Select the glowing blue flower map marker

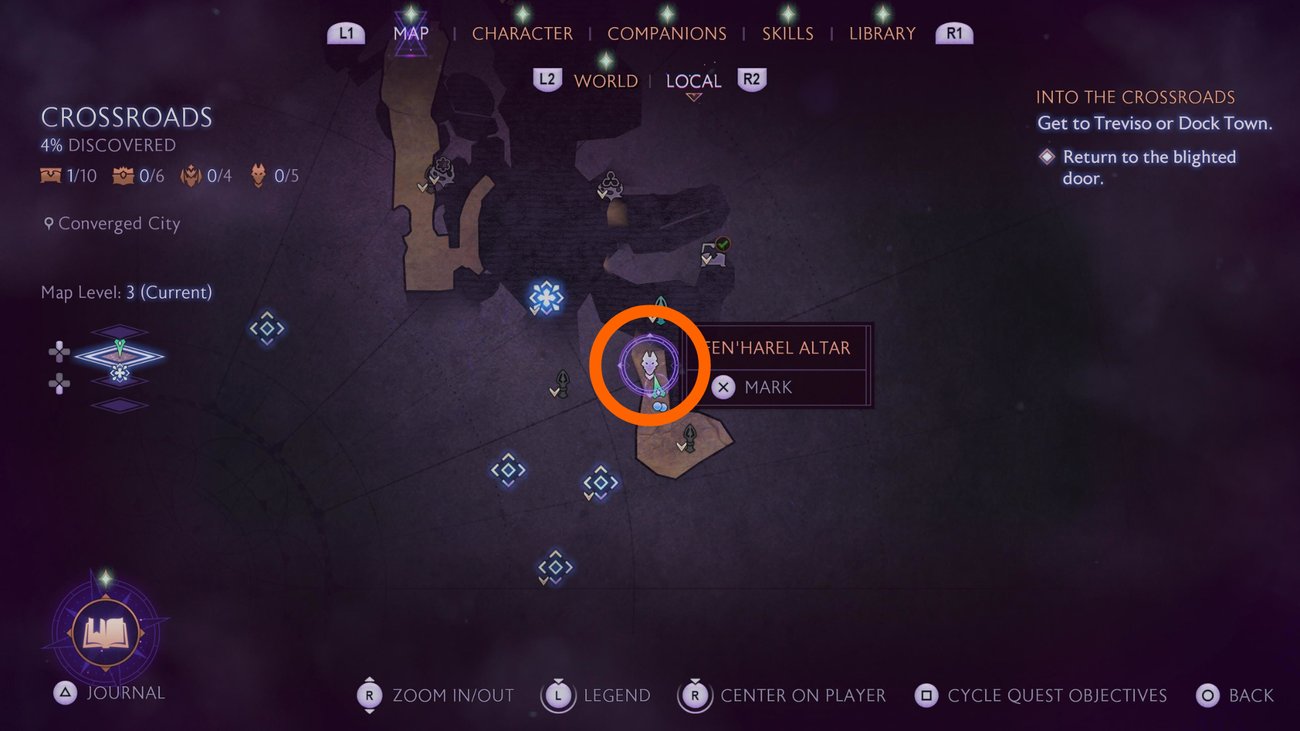546,296
